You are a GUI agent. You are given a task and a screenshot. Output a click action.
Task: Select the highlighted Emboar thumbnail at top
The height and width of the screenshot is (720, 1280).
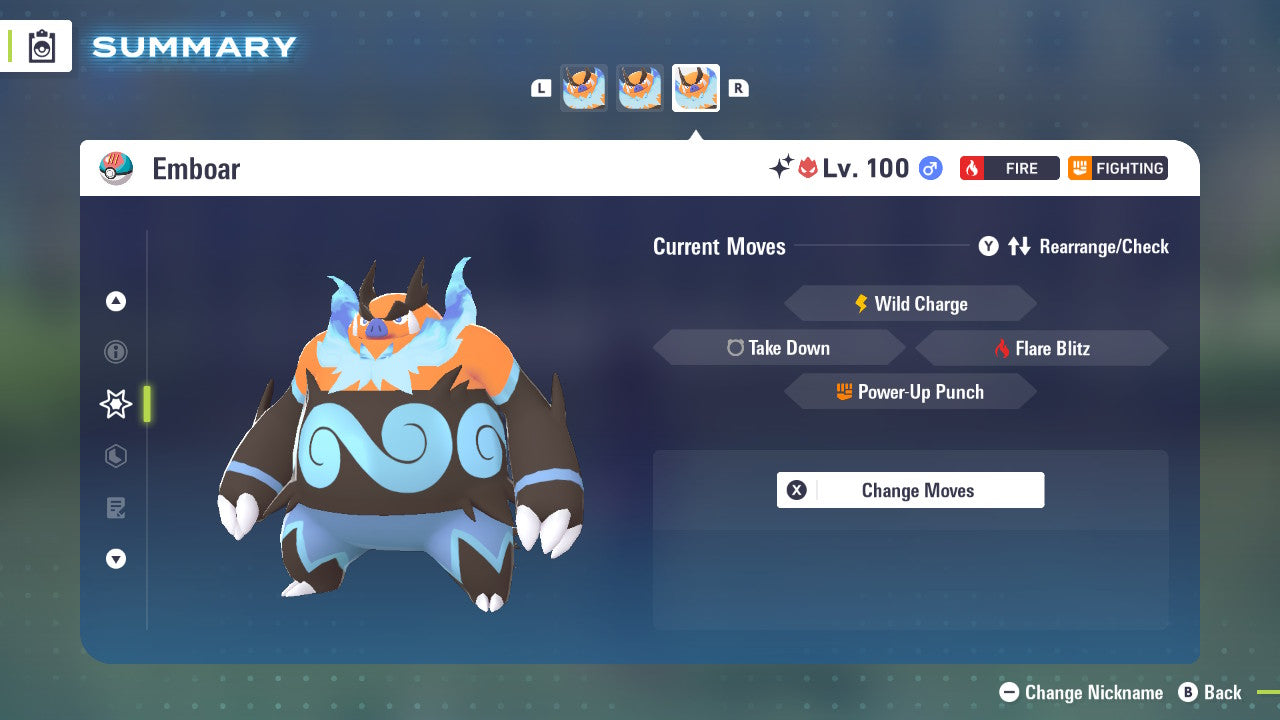[x=696, y=87]
